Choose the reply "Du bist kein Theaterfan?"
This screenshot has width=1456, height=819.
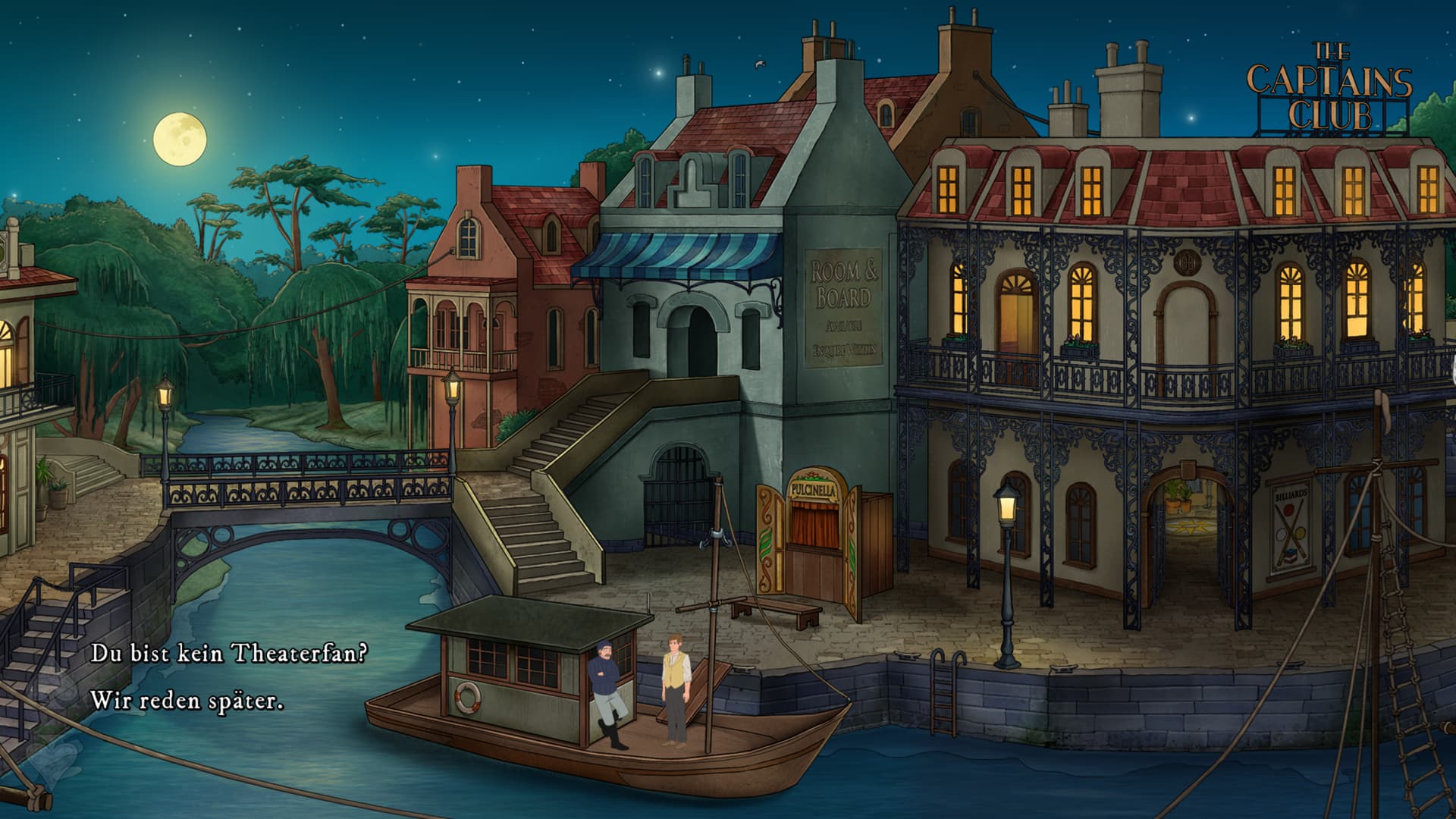pos(229,653)
